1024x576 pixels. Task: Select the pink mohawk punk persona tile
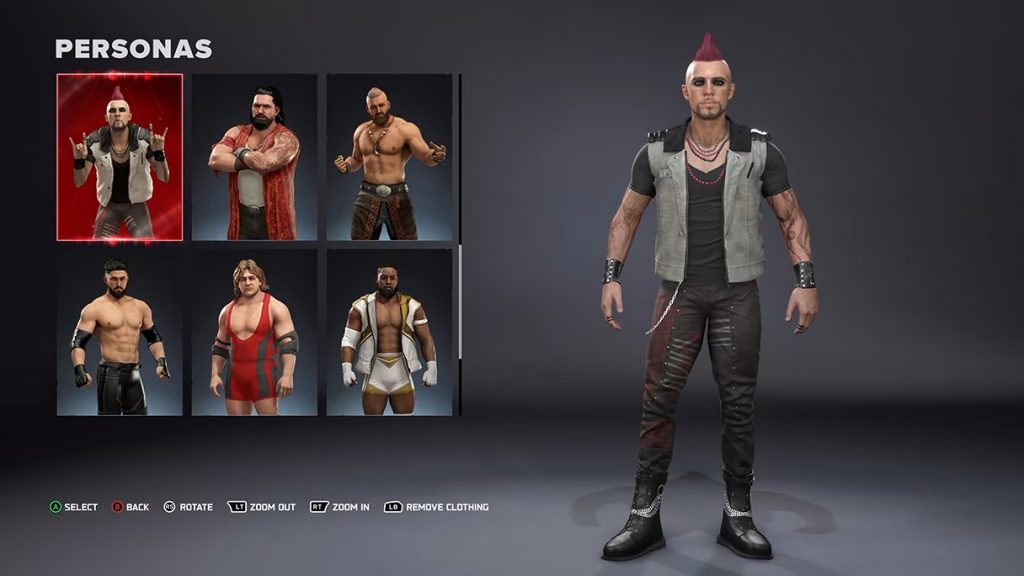[120, 157]
